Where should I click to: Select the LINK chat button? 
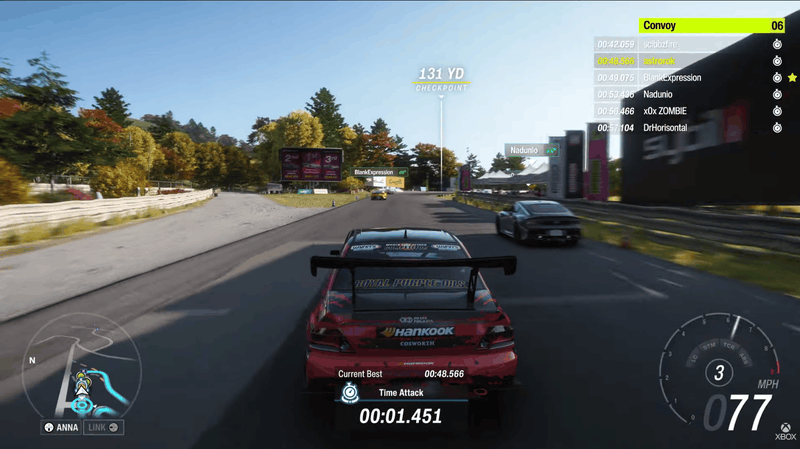click(104, 428)
